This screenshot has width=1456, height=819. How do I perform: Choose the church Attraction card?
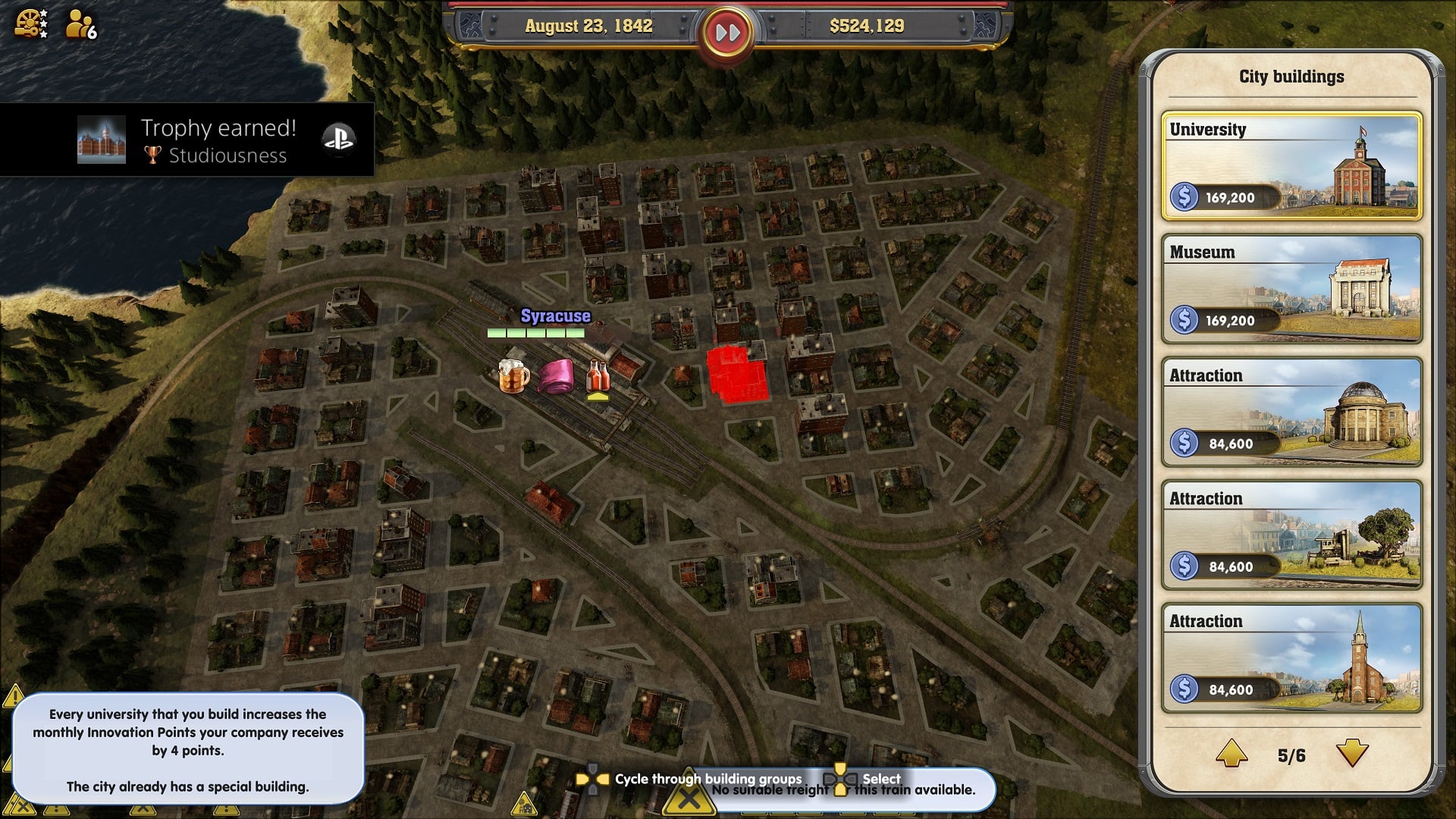point(1291,657)
